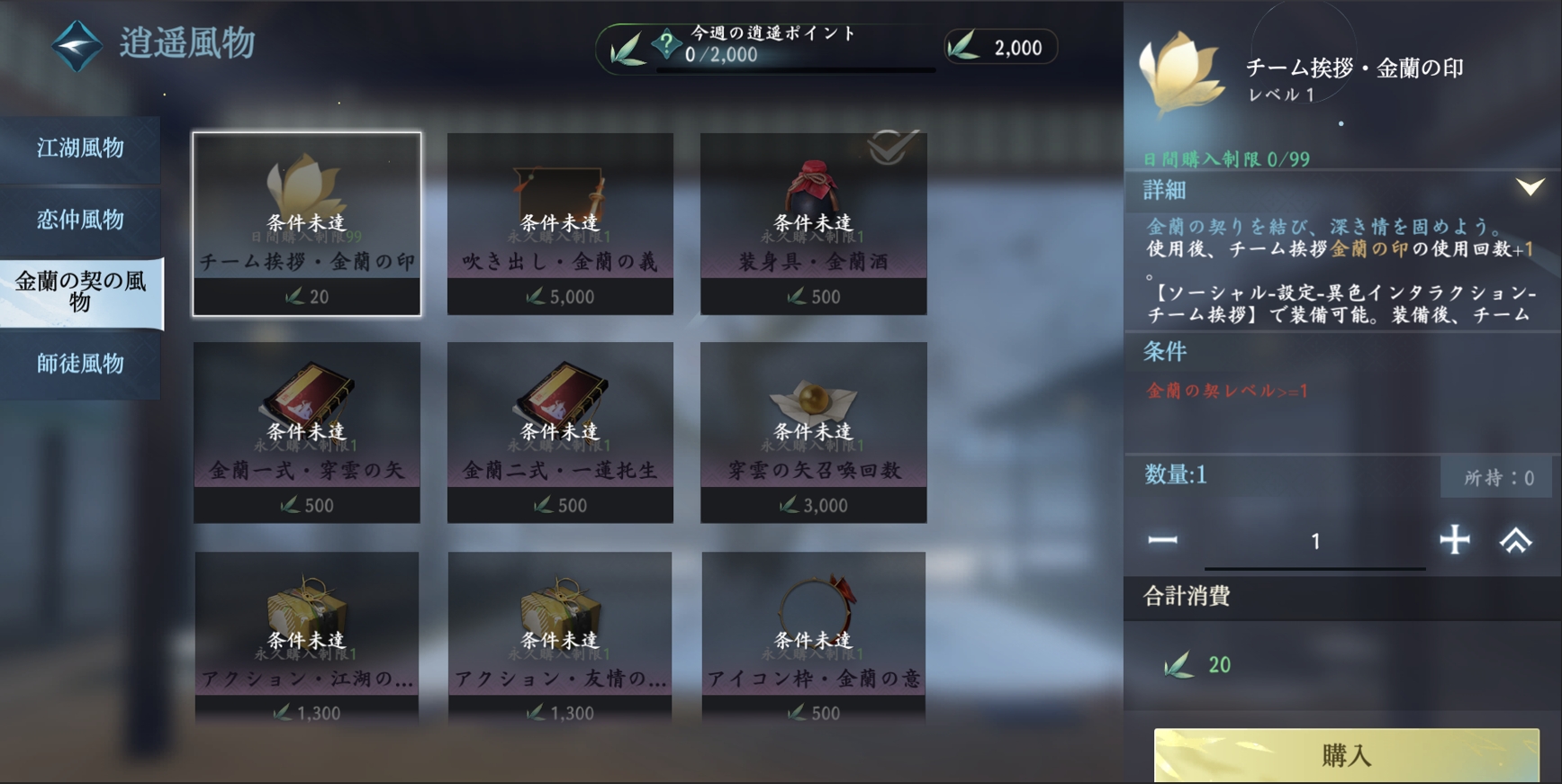Show help for weekly 逍遥ポイント

click(666, 43)
